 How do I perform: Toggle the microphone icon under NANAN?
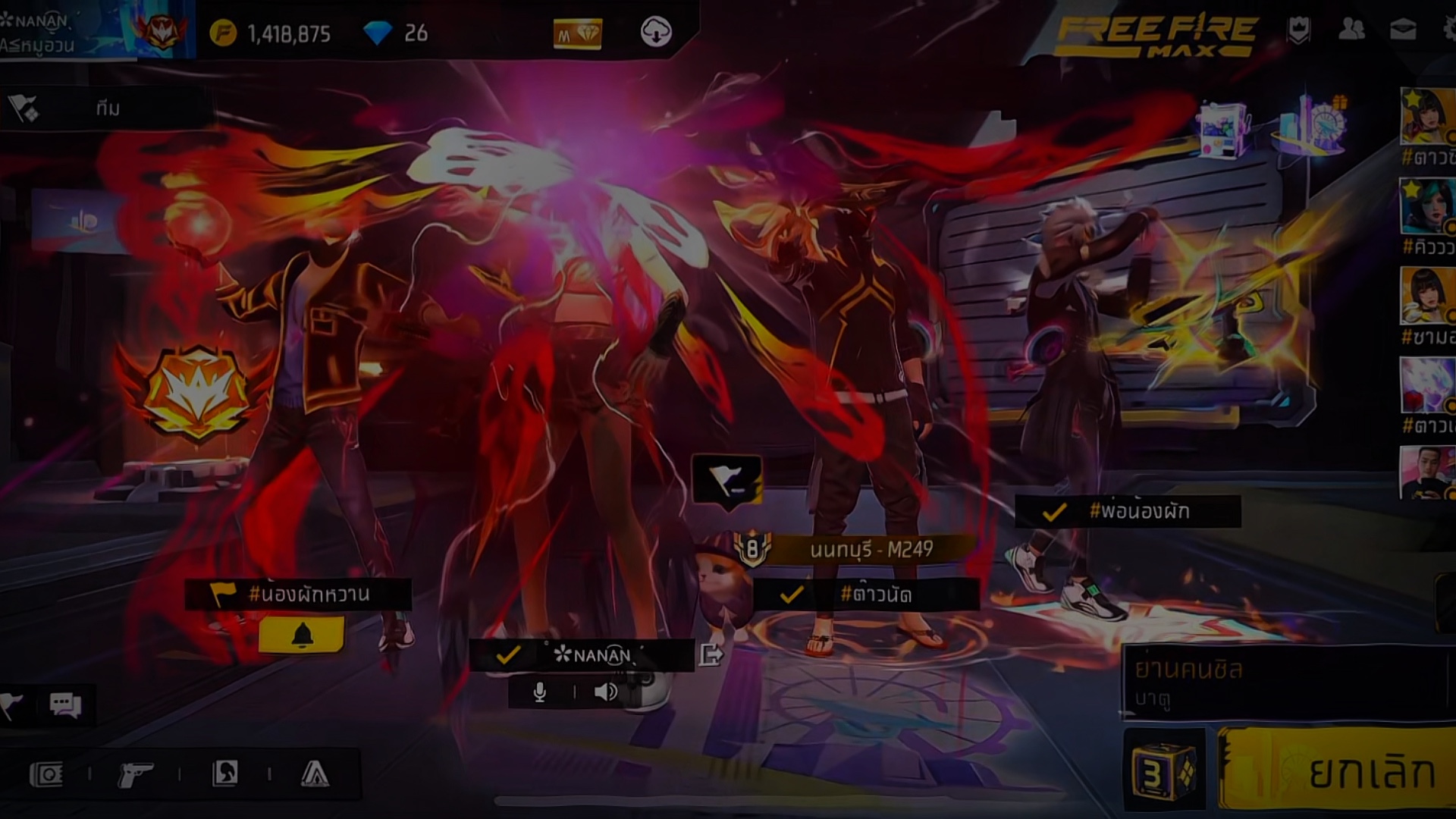tap(540, 692)
